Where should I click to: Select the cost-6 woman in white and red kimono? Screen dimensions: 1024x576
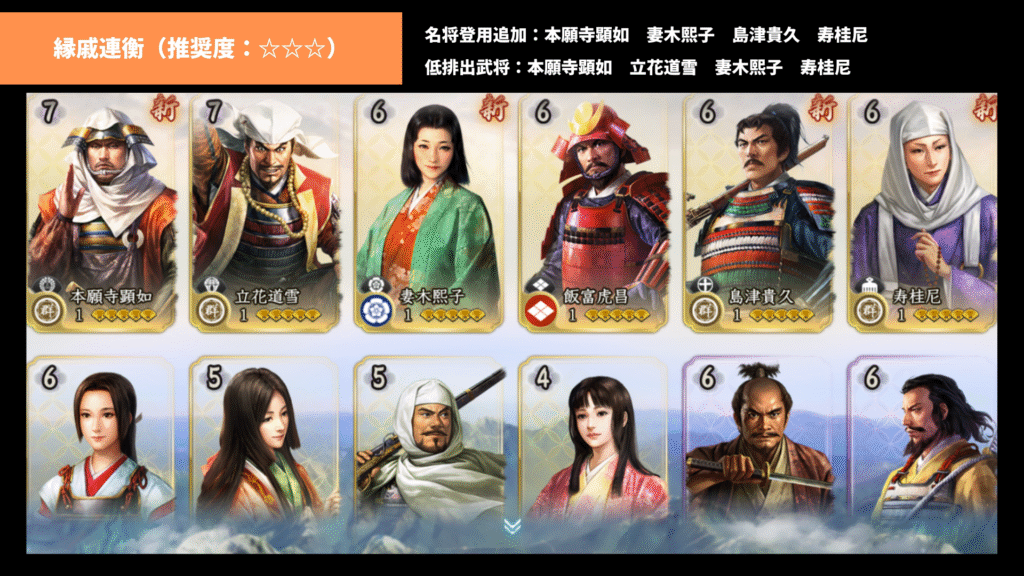pyautogui.click(x=101, y=440)
